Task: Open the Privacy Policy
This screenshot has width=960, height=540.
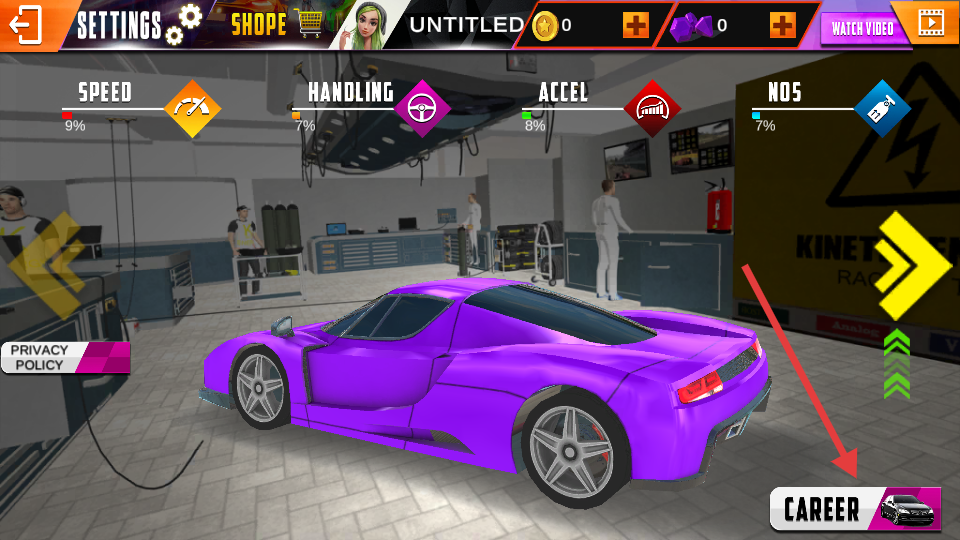Action: [x=60, y=357]
